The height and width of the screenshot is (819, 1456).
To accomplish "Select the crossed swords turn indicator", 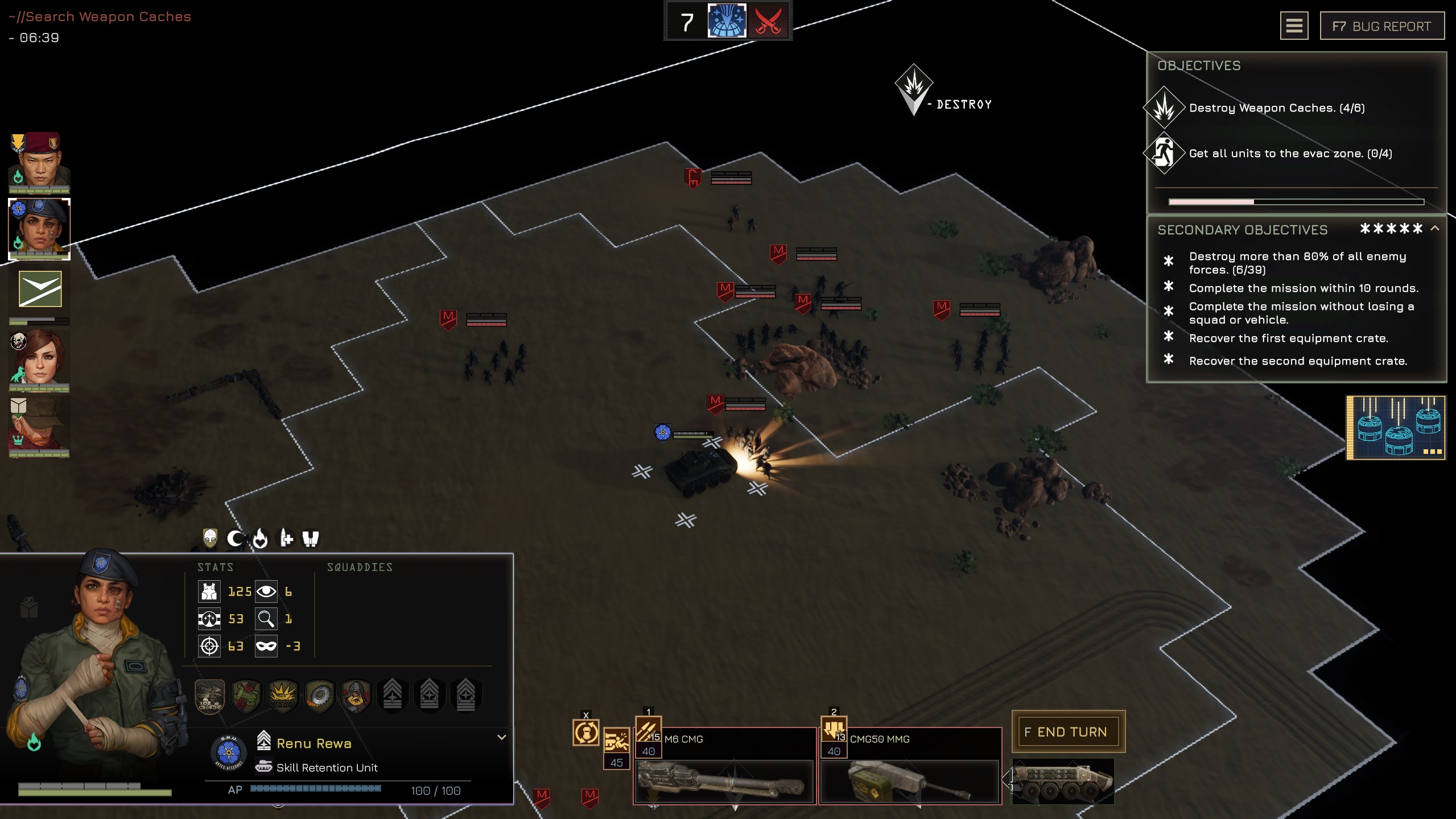I will [x=768, y=22].
